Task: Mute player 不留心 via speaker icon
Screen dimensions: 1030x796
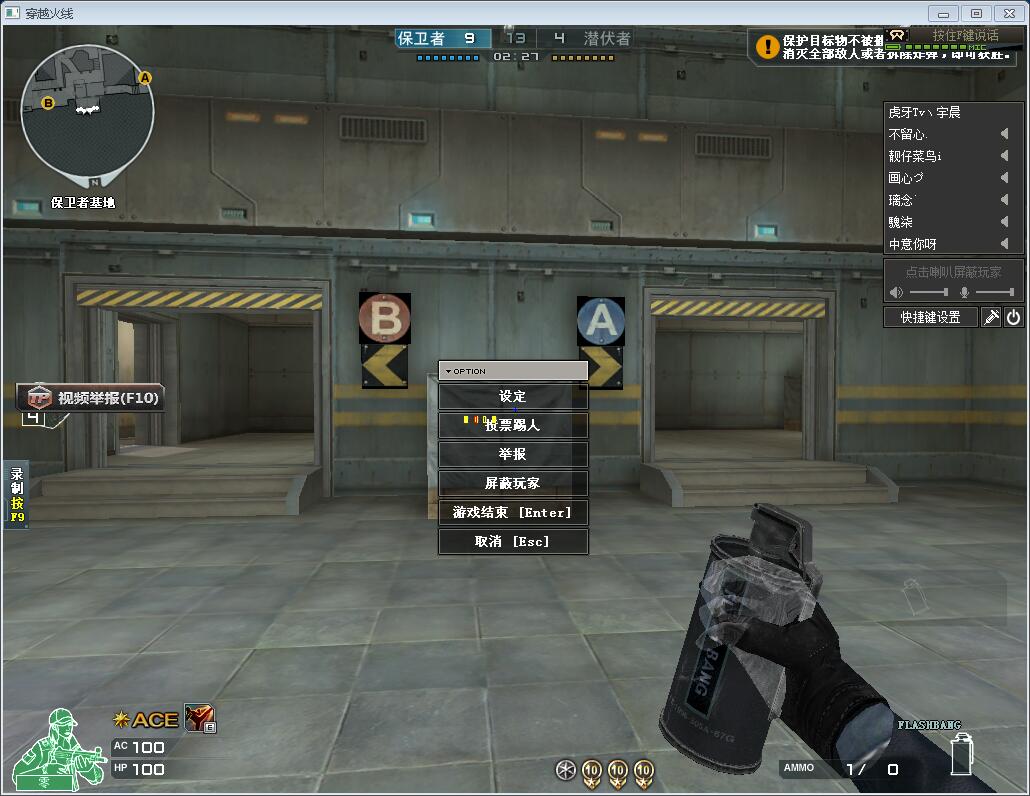Action: click(x=1004, y=134)
